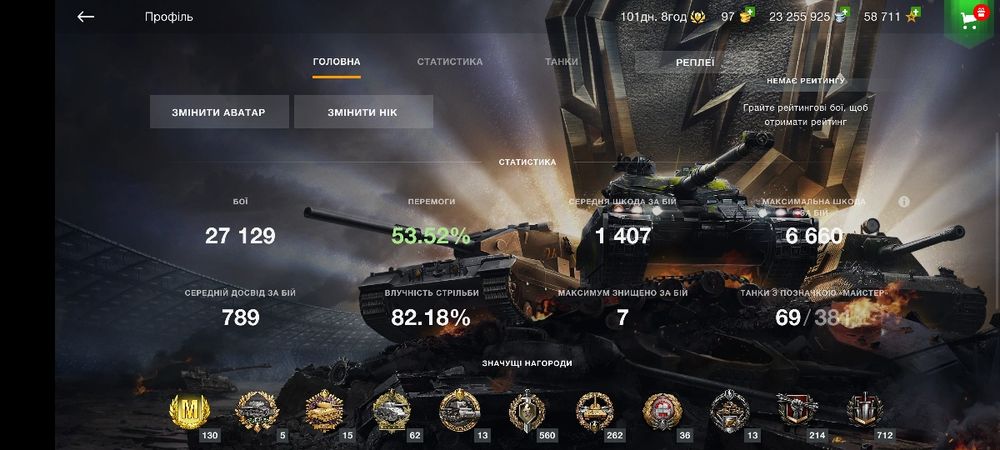Select the medal with count 62
Screen dimensions: 1000x450
pos(391,410)
